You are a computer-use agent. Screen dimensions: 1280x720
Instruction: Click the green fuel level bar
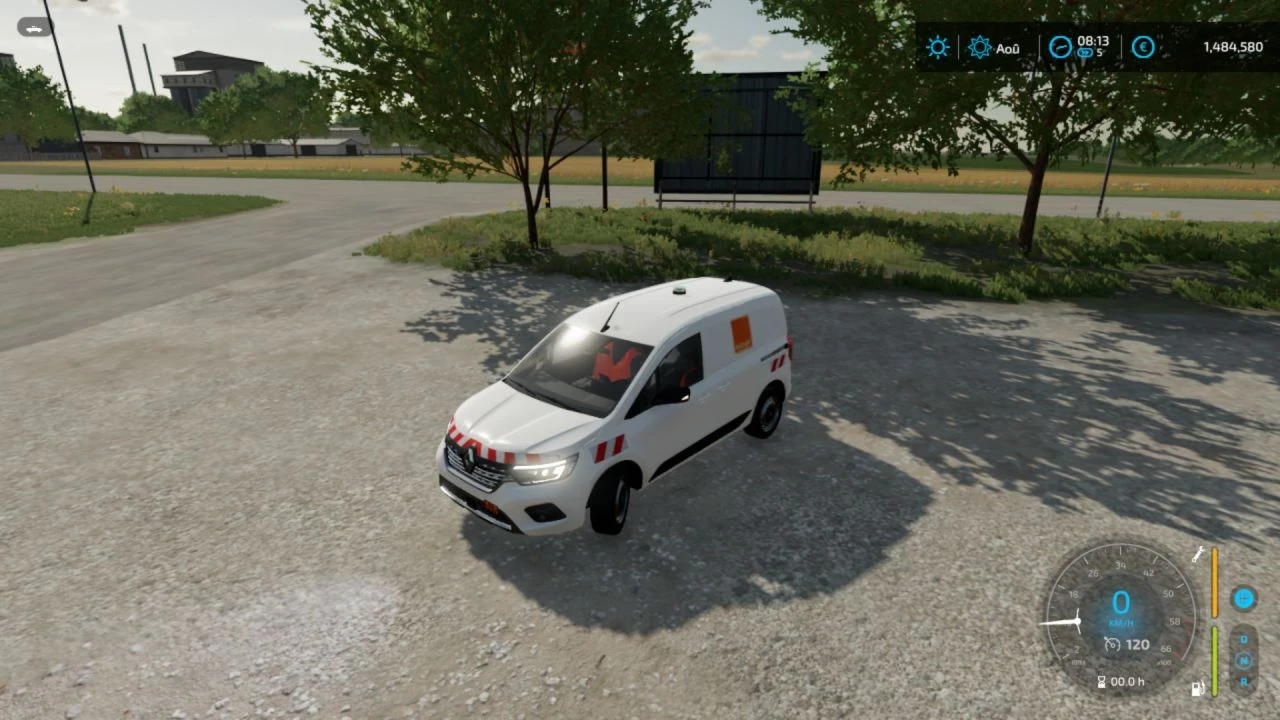point(1214,662)
